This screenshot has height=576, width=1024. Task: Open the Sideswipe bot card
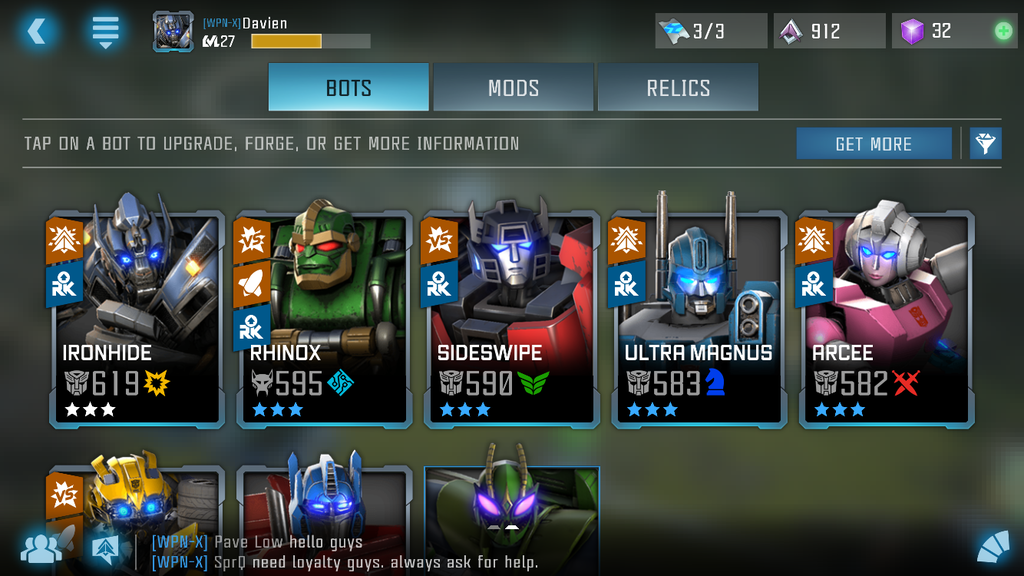(x=510, y=320)
